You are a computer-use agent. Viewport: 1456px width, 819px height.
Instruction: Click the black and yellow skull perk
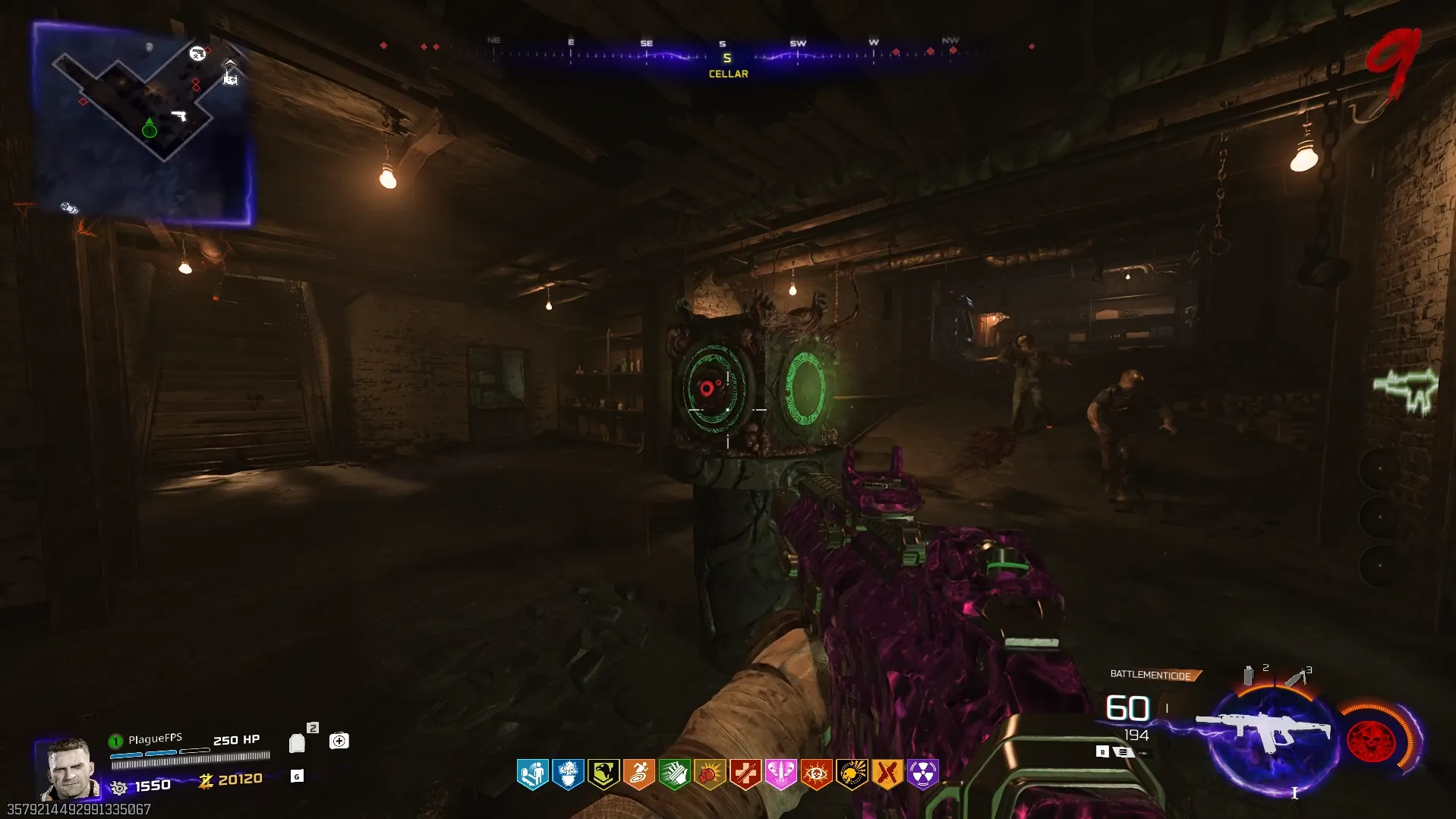[852, 774]
